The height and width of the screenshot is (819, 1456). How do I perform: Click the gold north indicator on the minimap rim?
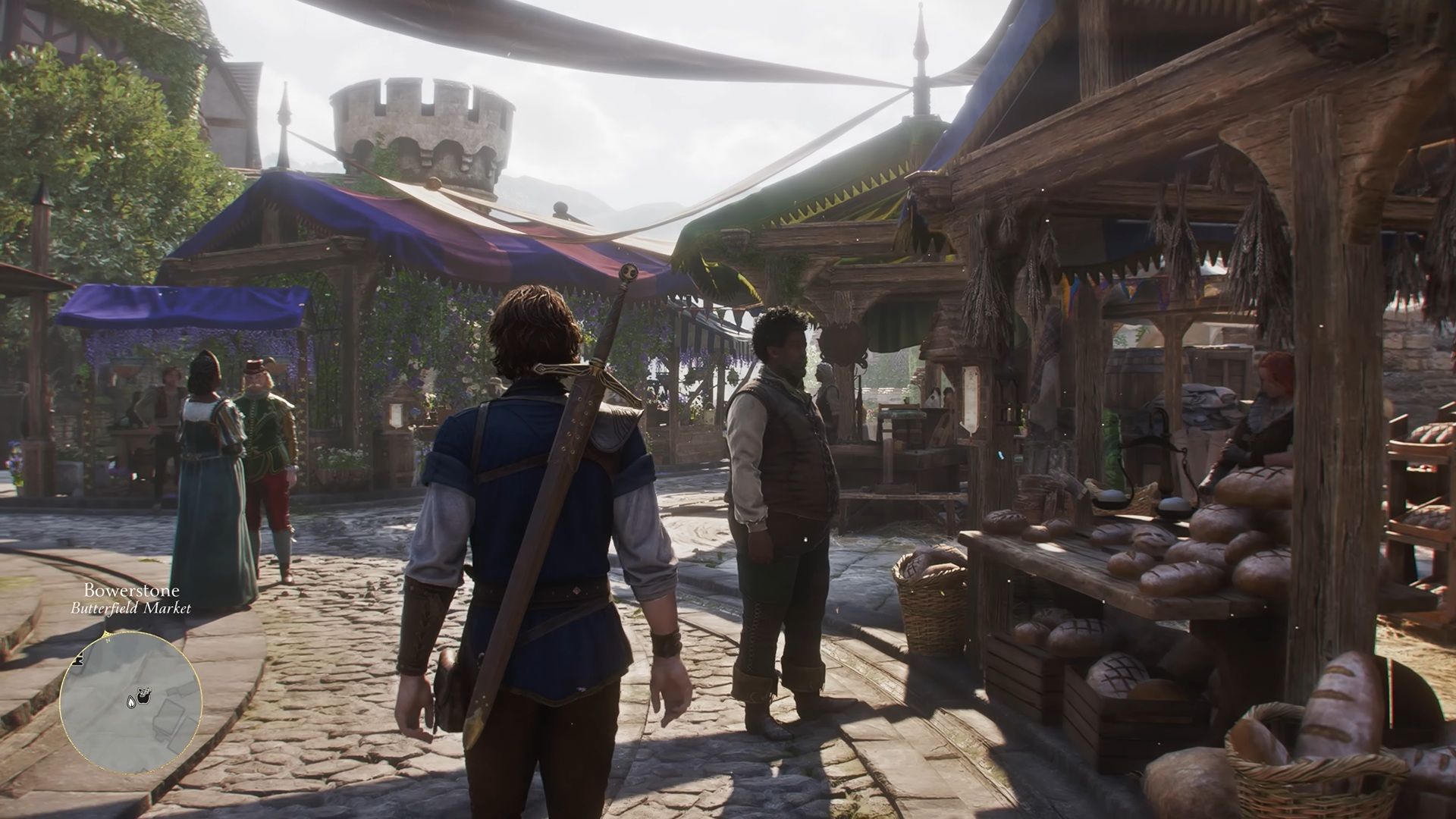pos(106,633)
